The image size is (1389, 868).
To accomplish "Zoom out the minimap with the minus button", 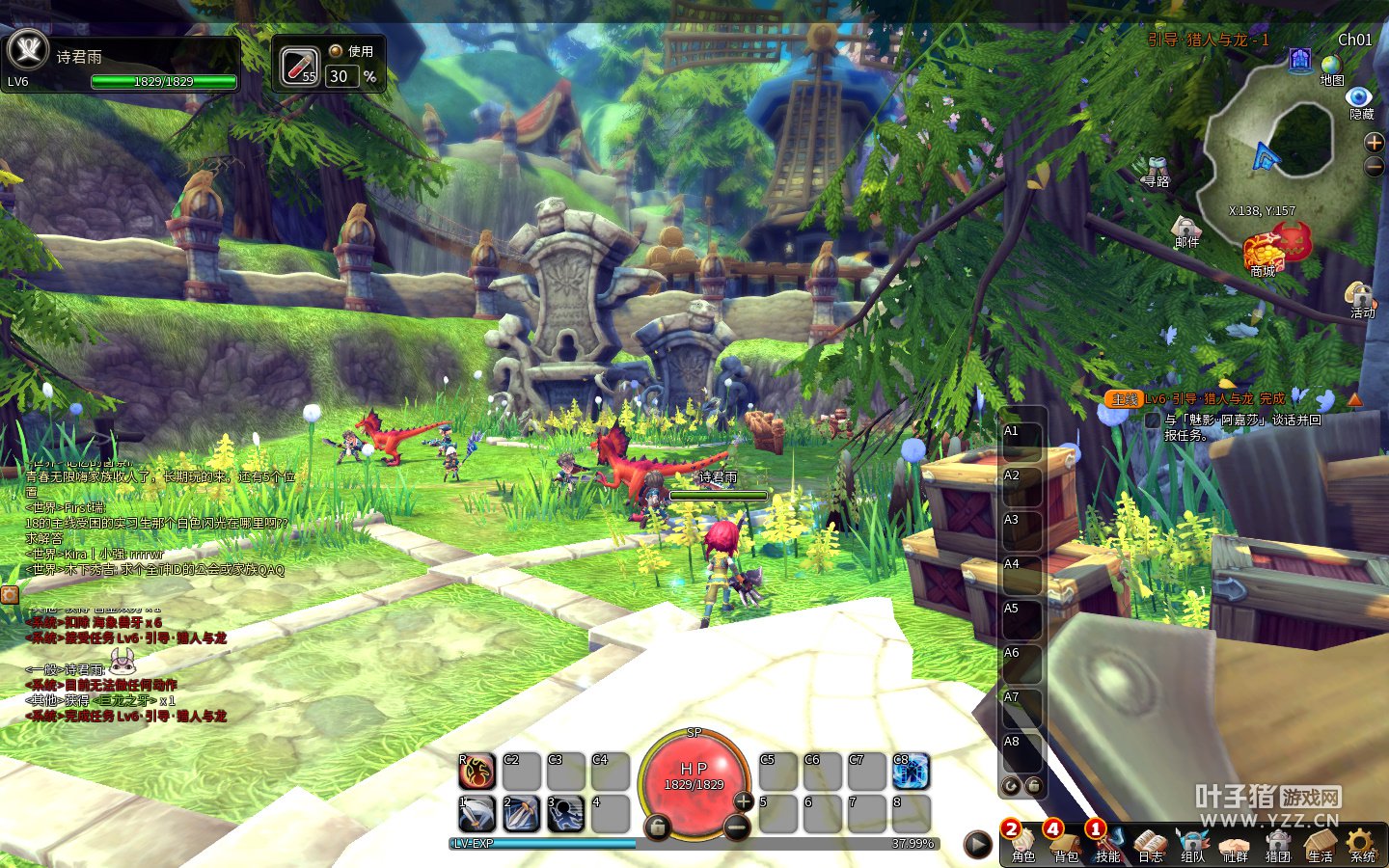I will pyautogui.click(x=1375, y=167).
